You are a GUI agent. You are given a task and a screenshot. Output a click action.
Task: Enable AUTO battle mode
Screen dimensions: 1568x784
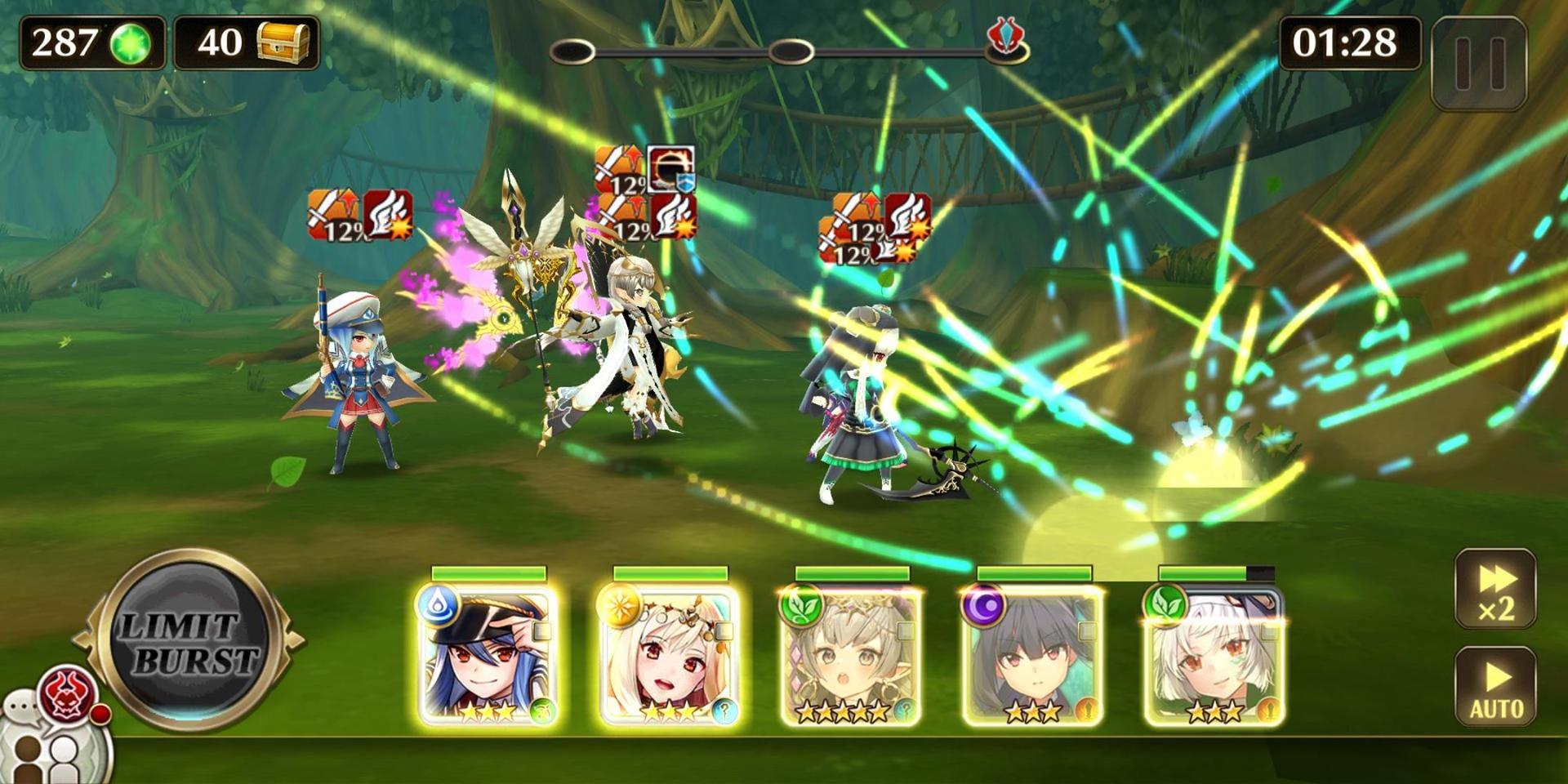1495,686
